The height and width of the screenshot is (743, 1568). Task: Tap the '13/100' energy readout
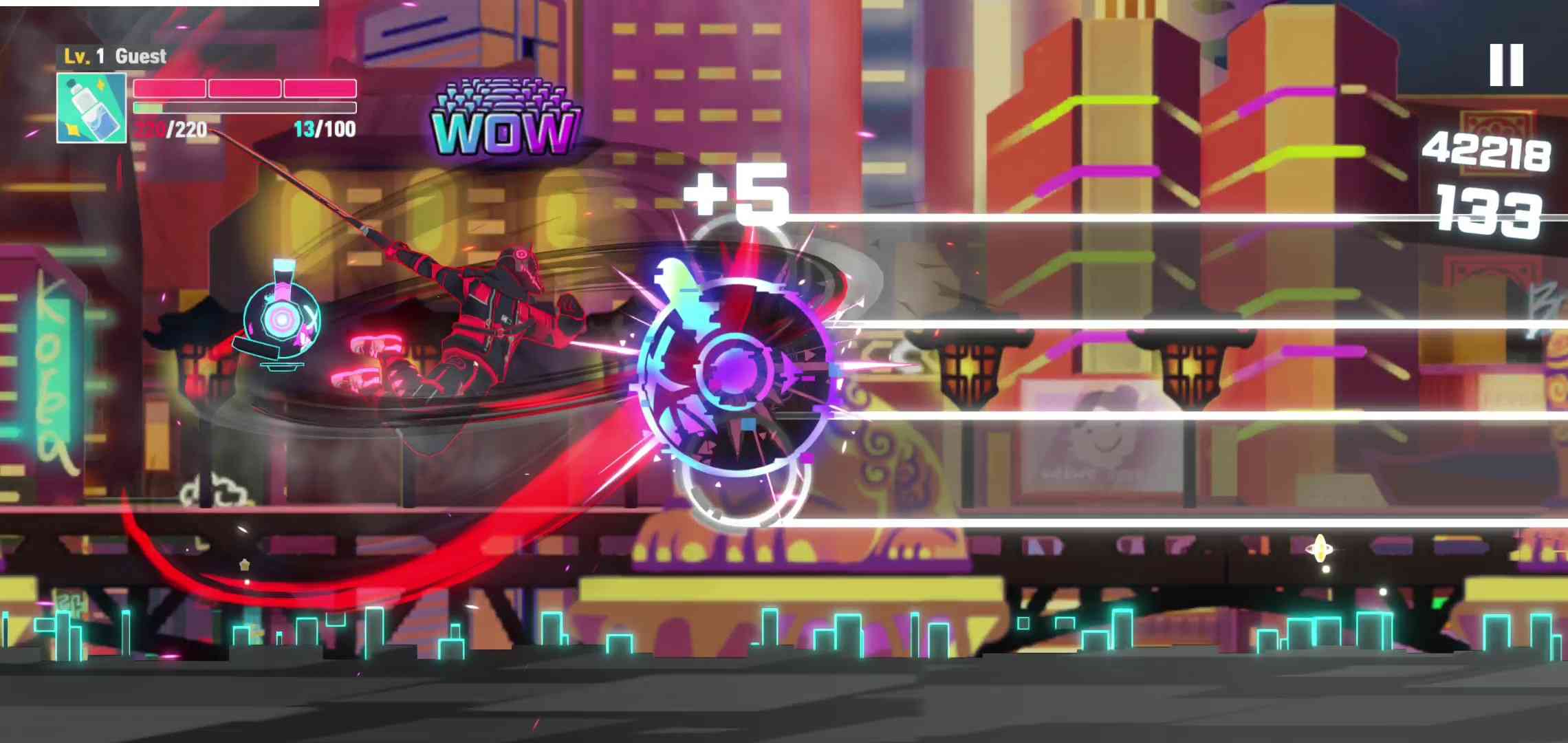(x=325, y=129)
